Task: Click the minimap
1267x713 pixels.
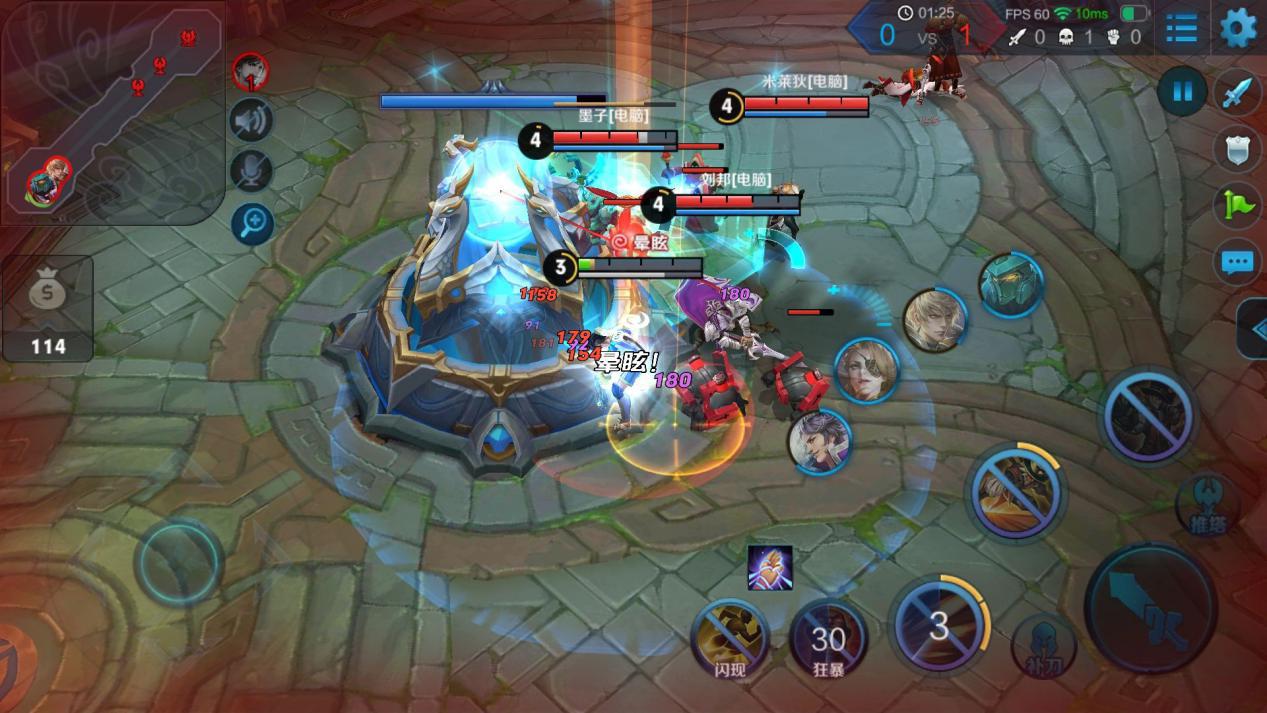Action: click(x=110, y=110)
